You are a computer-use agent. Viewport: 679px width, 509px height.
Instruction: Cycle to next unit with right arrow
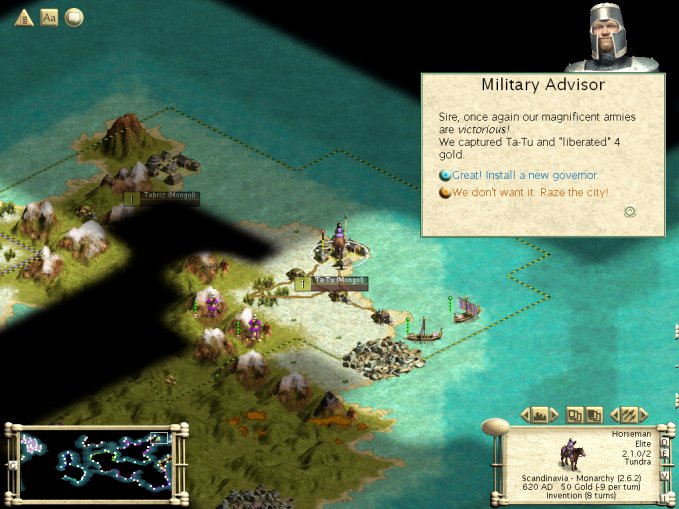point(645,414)
